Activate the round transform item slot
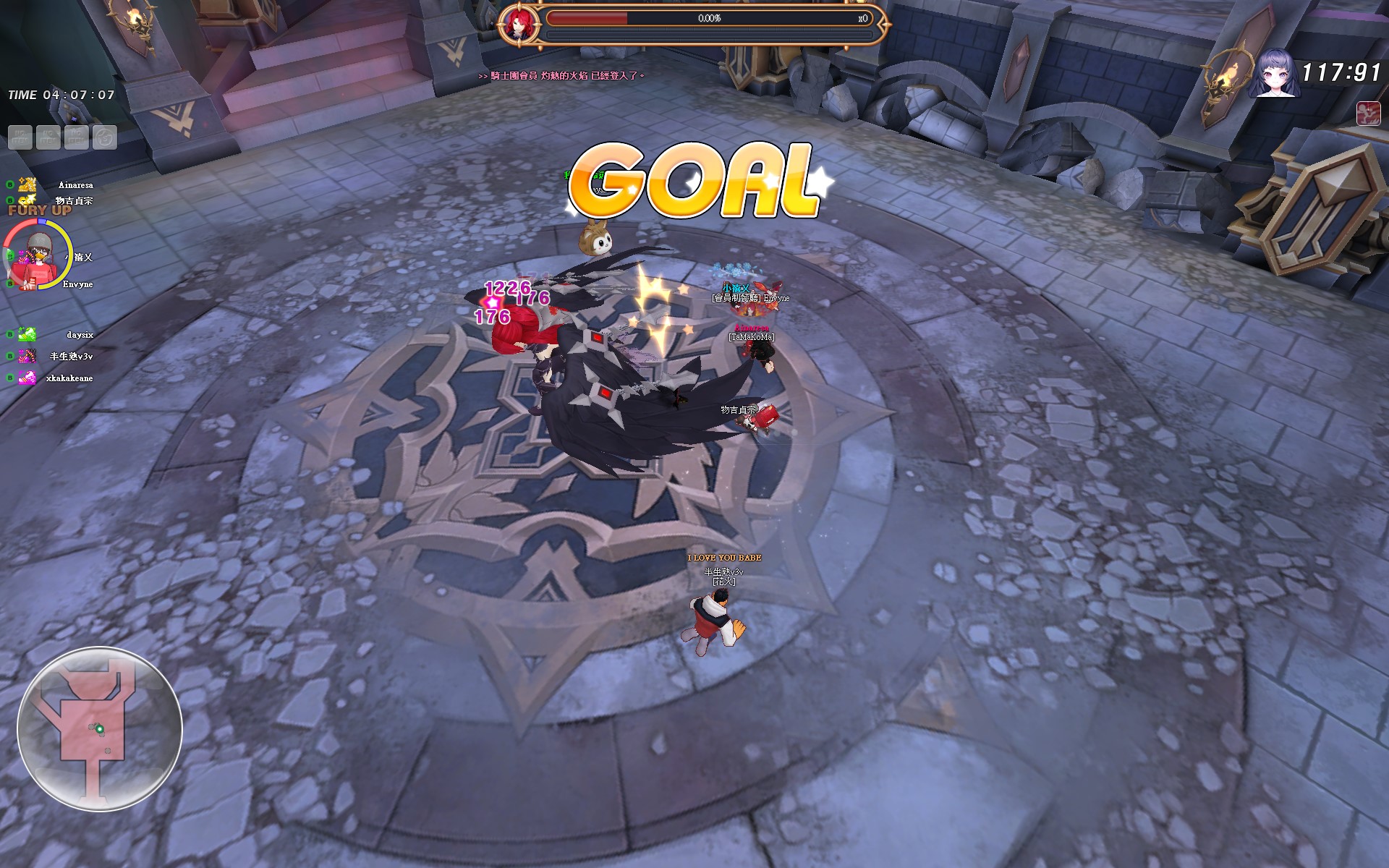Screen dimensions: 1389x868 [105, 137]
